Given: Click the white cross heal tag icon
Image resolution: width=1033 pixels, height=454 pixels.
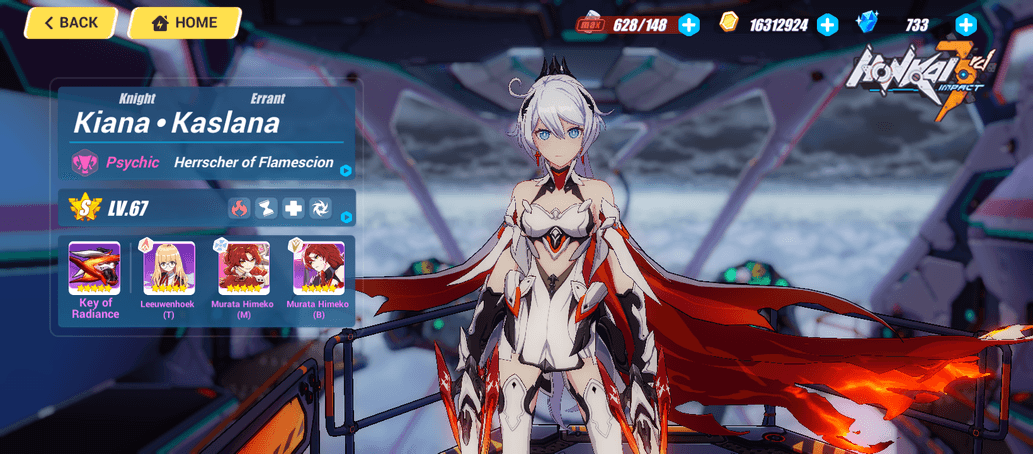Looking at the screenshot, I should pyautogui.click(x=293, y=208).
